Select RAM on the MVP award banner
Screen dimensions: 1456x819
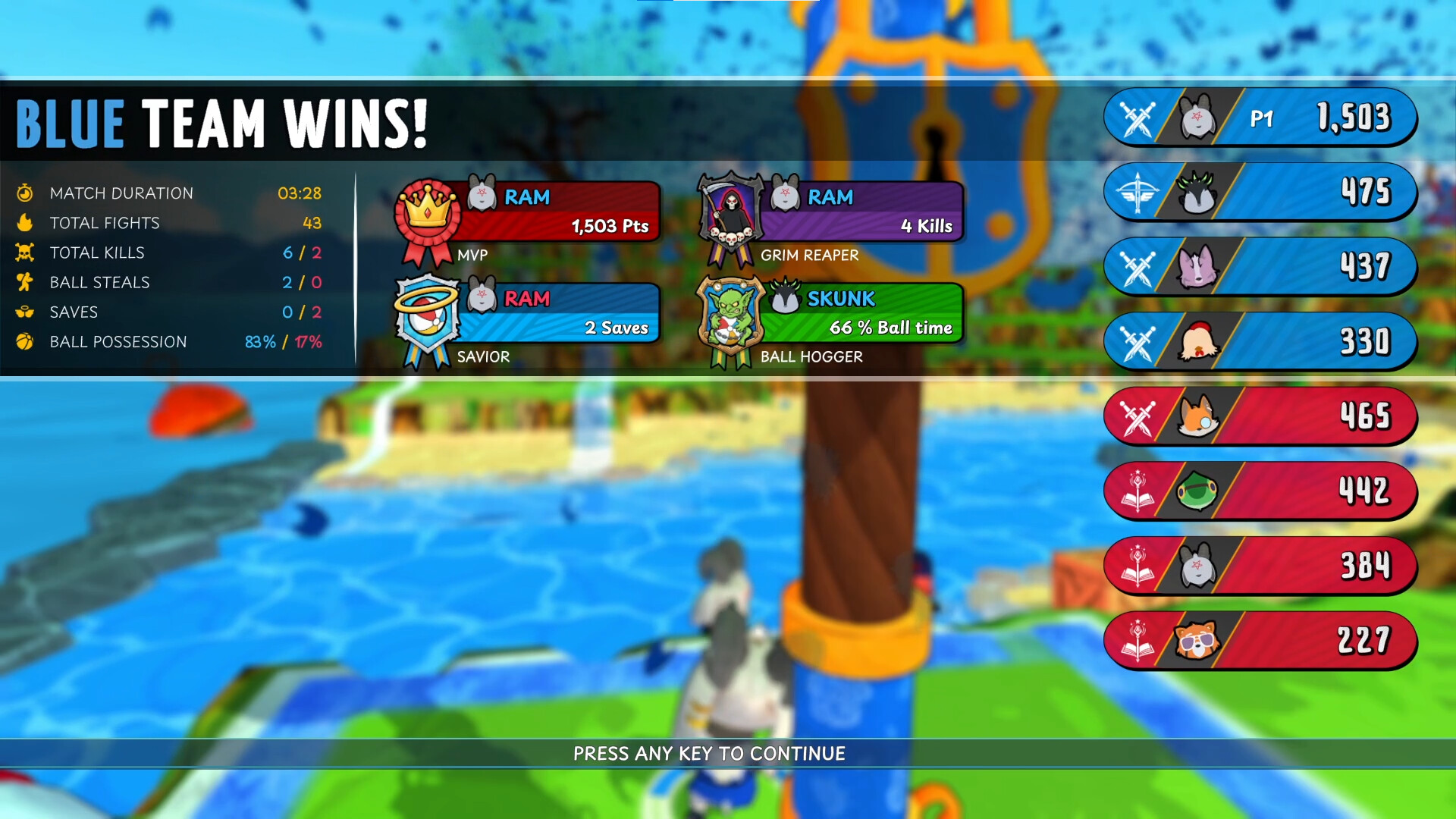point(529,198)
